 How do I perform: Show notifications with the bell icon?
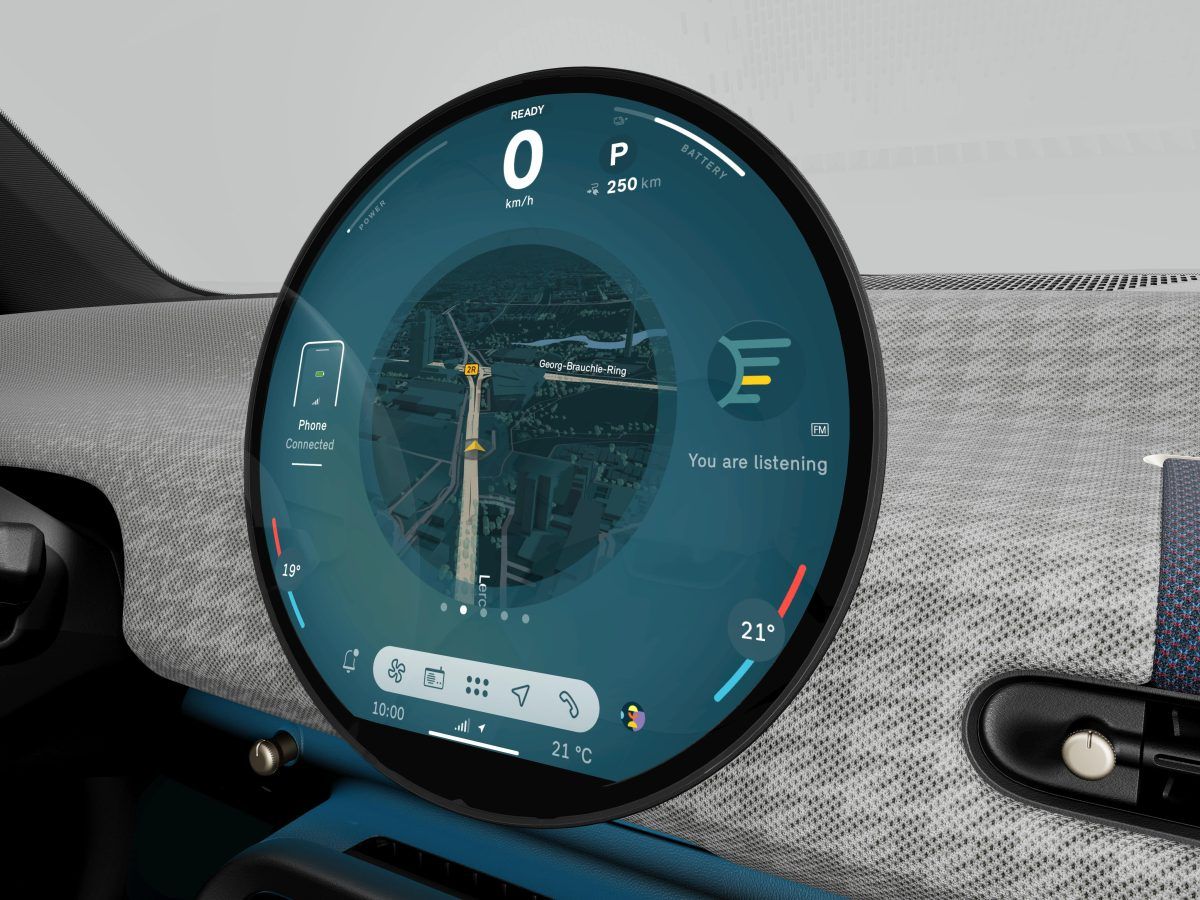pos(350,660)
